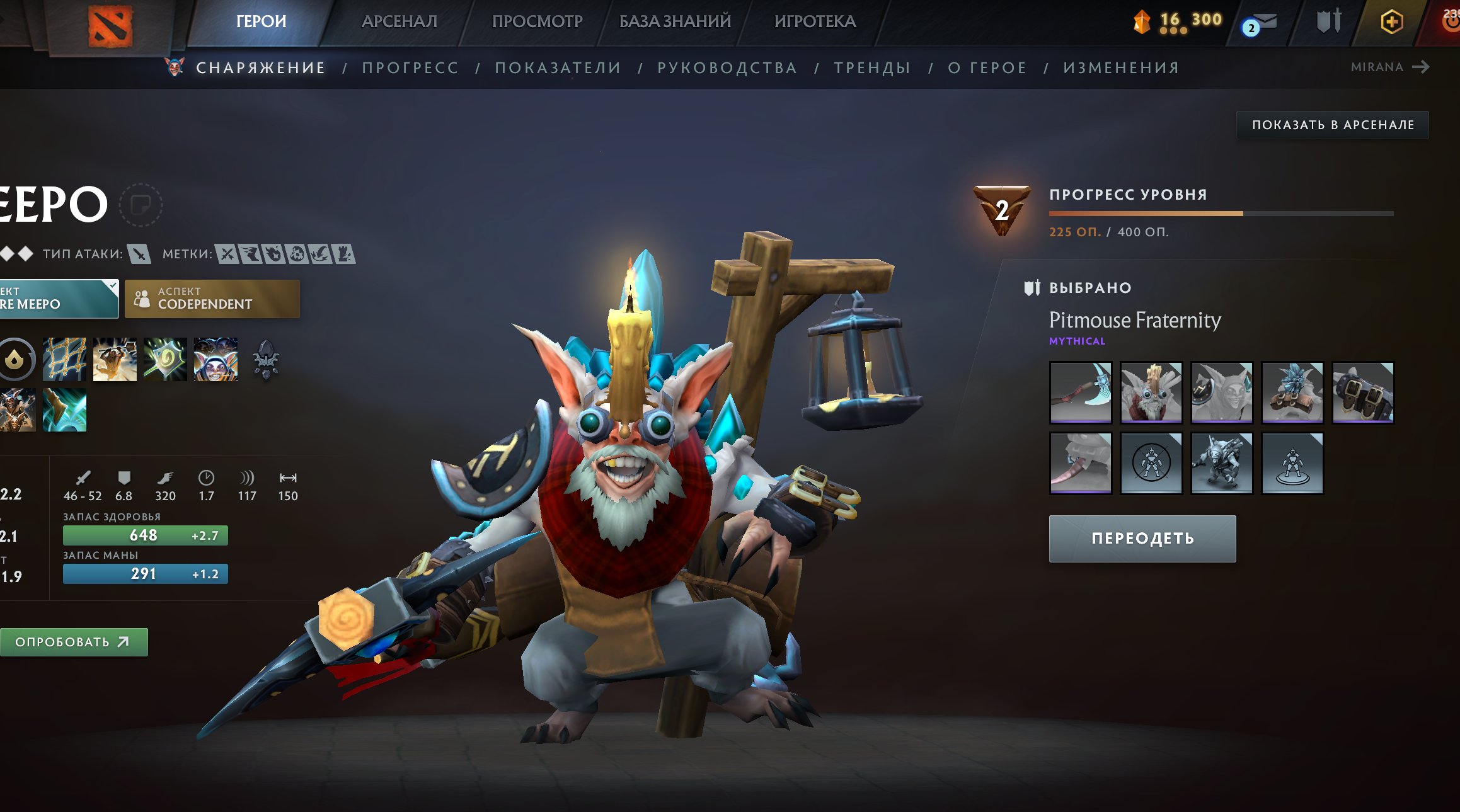Switch to the Изменения sub-tab
The width and height of the screenshot is (1460, 812).
(x=1121, y=67)
